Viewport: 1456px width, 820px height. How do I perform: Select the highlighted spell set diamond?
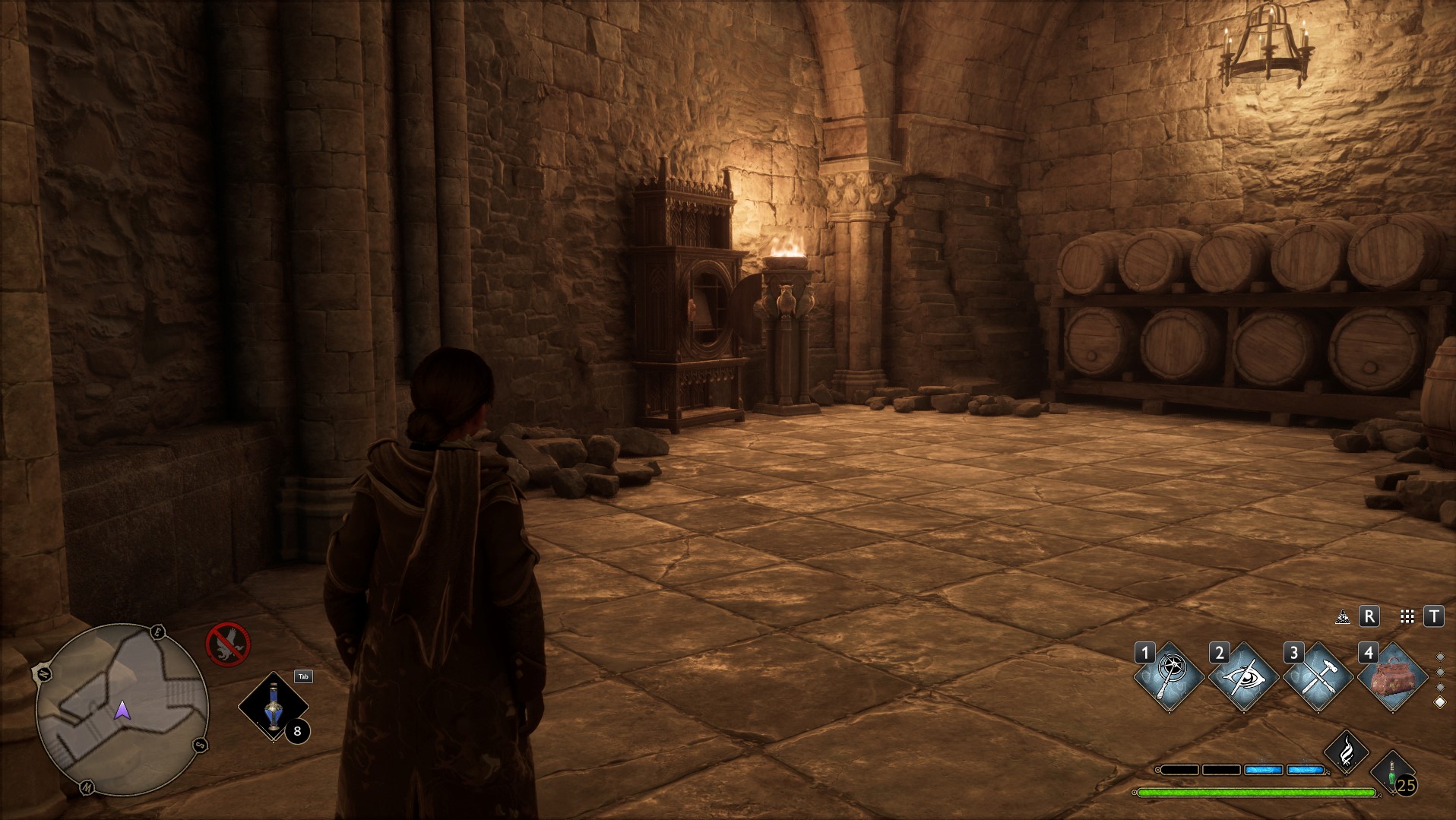point(1439,703)
